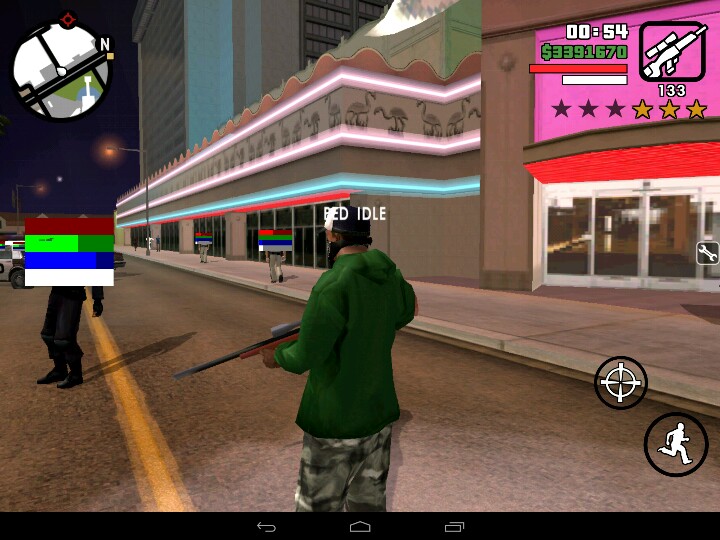The image size is (720, 540).
Task: Switch weapon via the sniper rifle icon
Action: [x=671, y=51]
